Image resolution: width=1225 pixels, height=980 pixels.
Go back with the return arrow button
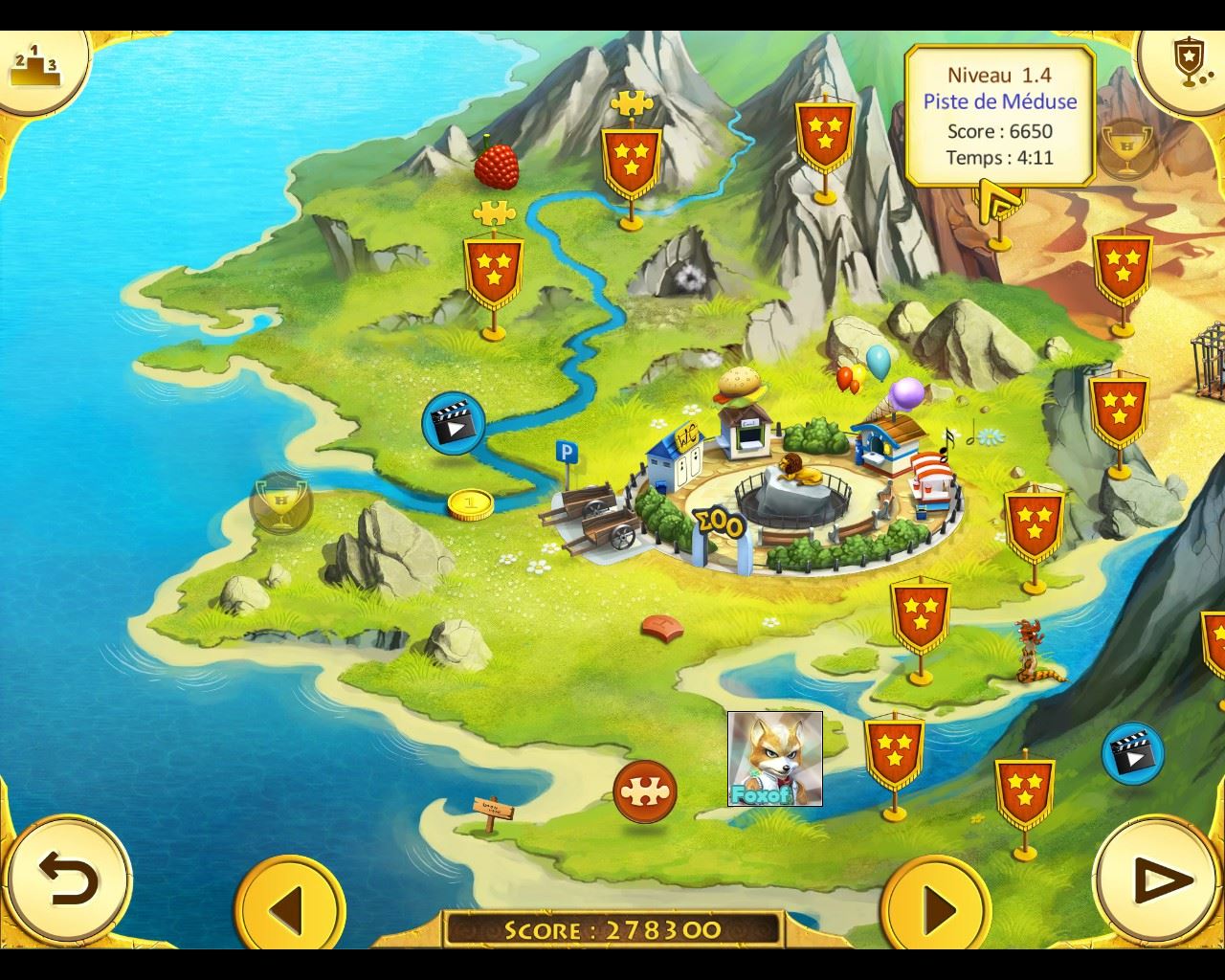click(68, 877)
